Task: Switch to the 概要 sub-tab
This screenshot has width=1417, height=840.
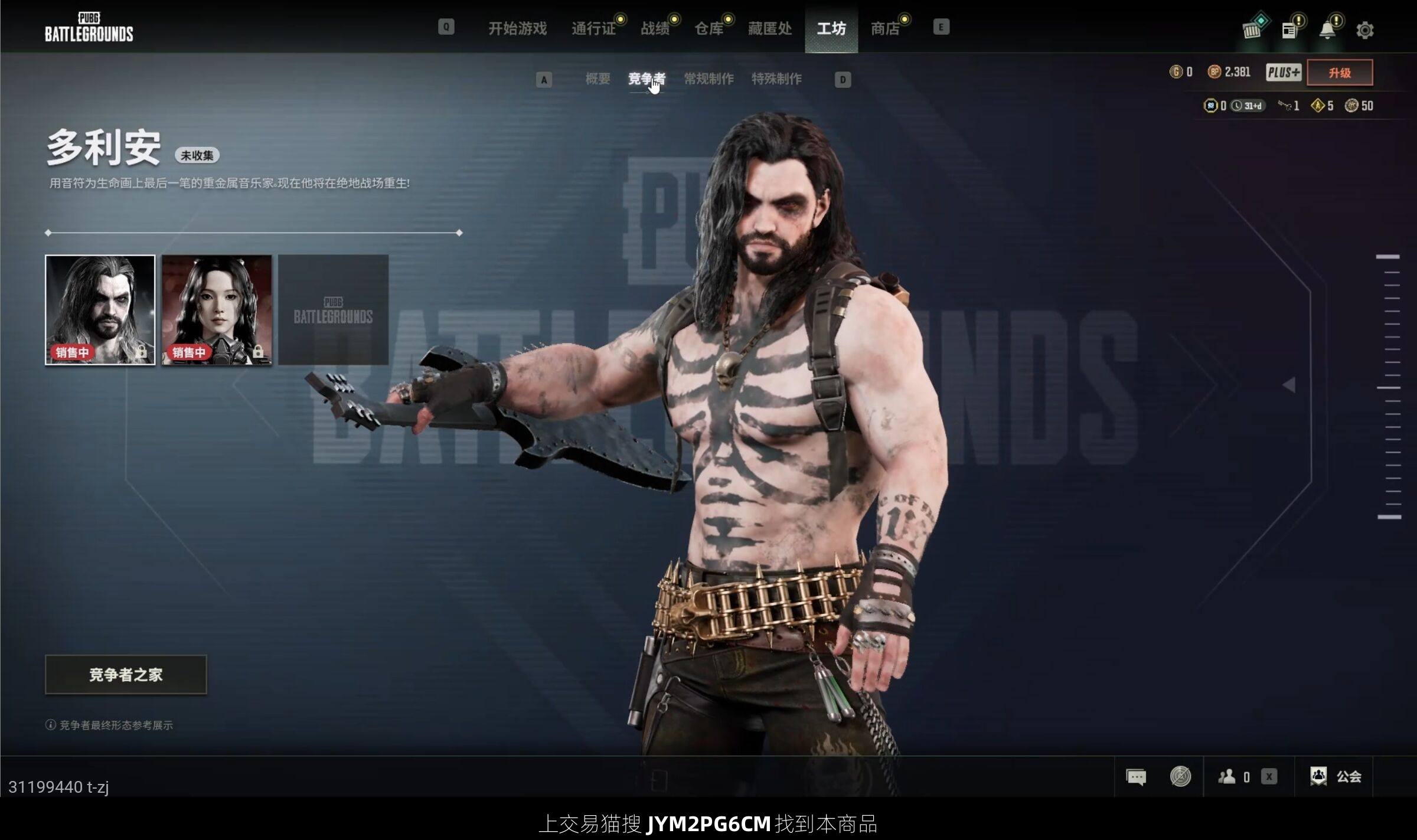Action: click(x=598, y=79)
